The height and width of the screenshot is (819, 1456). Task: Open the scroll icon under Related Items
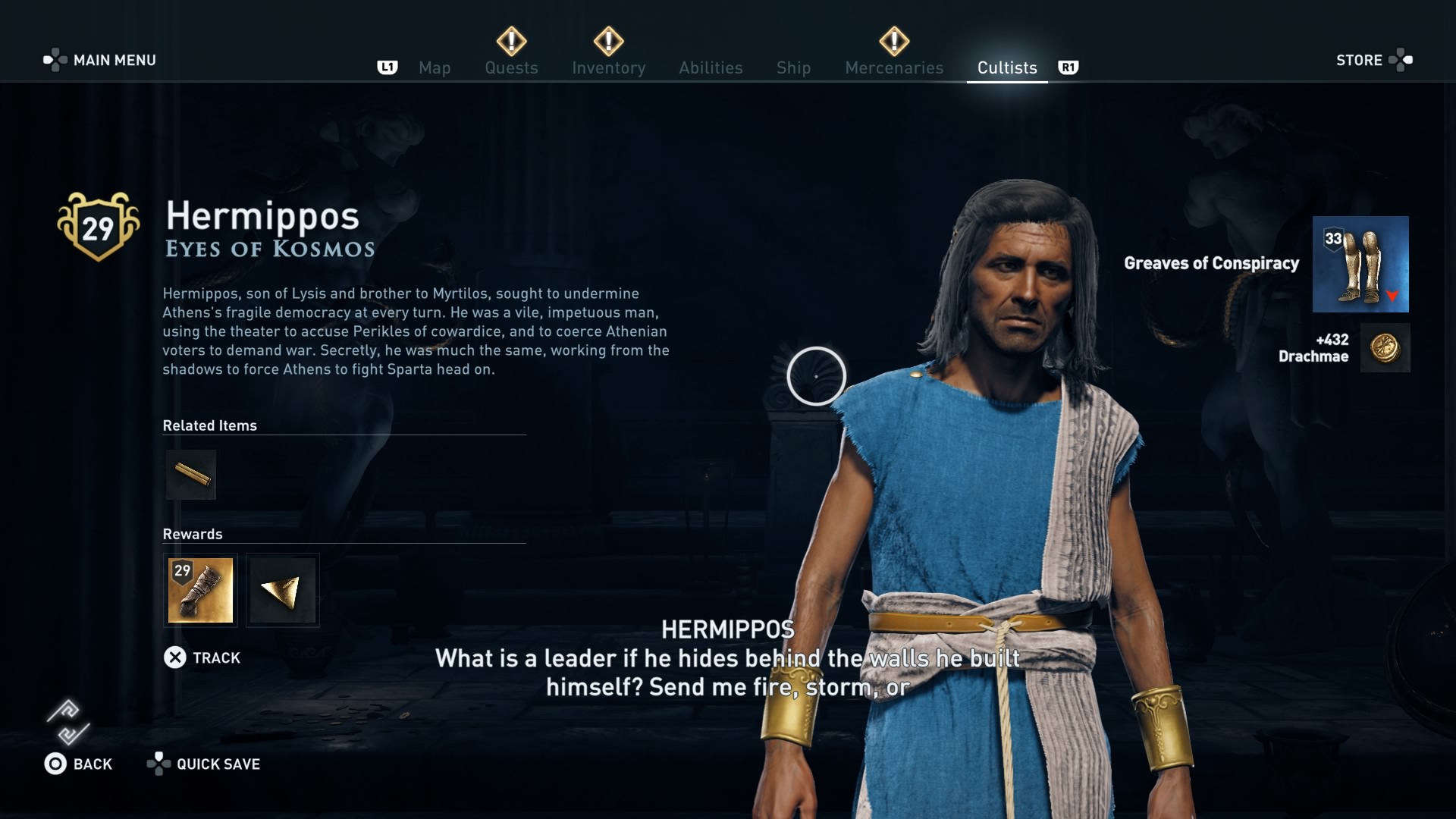point(190,474)
